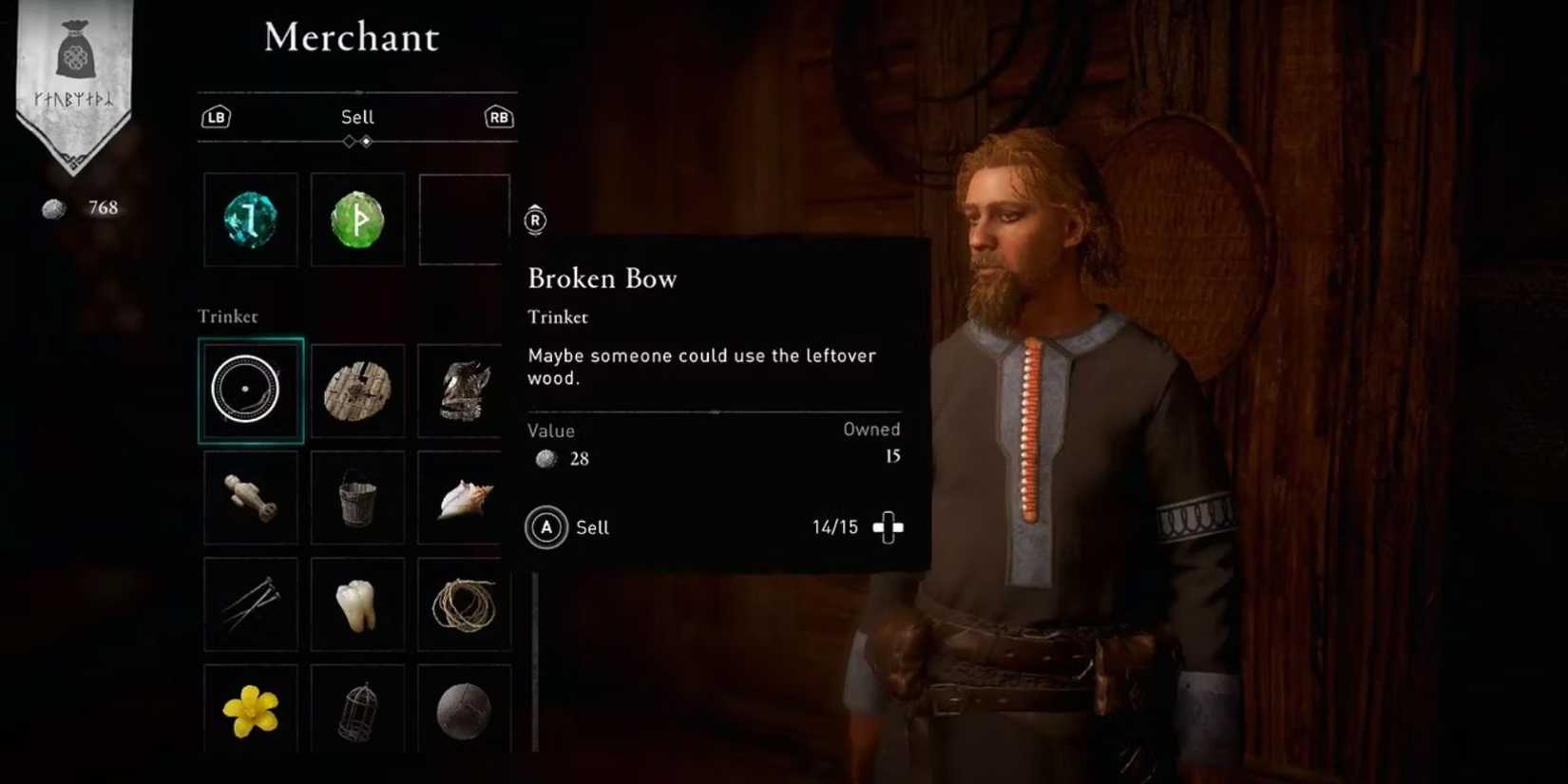The height and width of the screenshot is (784, 1568).
Task: Select the seashell trinket icon
Action: [x=464, y=496]
